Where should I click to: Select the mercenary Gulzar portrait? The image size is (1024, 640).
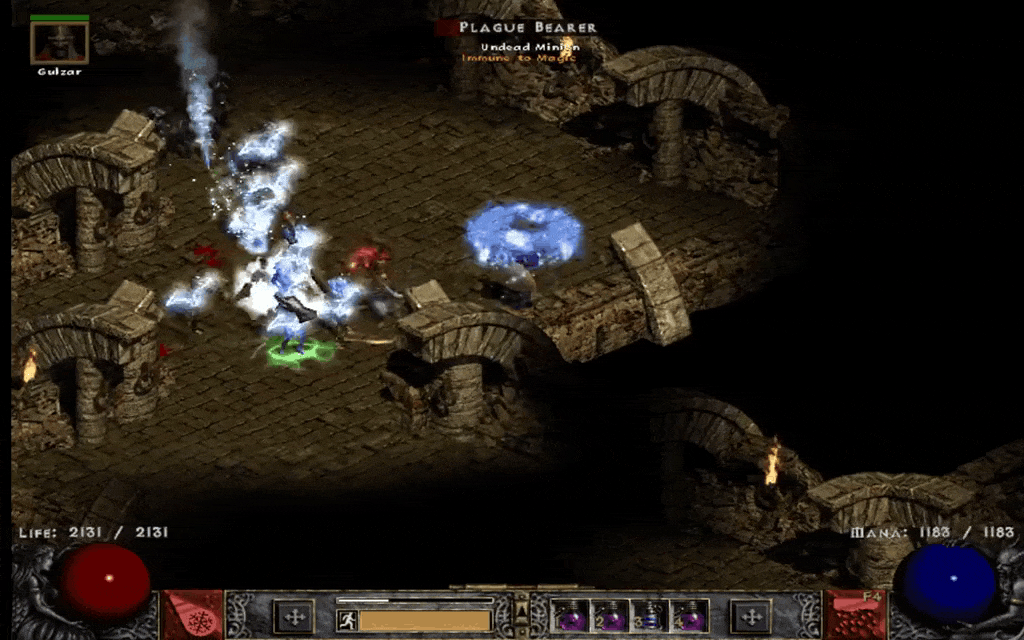[x=59, y=42]
